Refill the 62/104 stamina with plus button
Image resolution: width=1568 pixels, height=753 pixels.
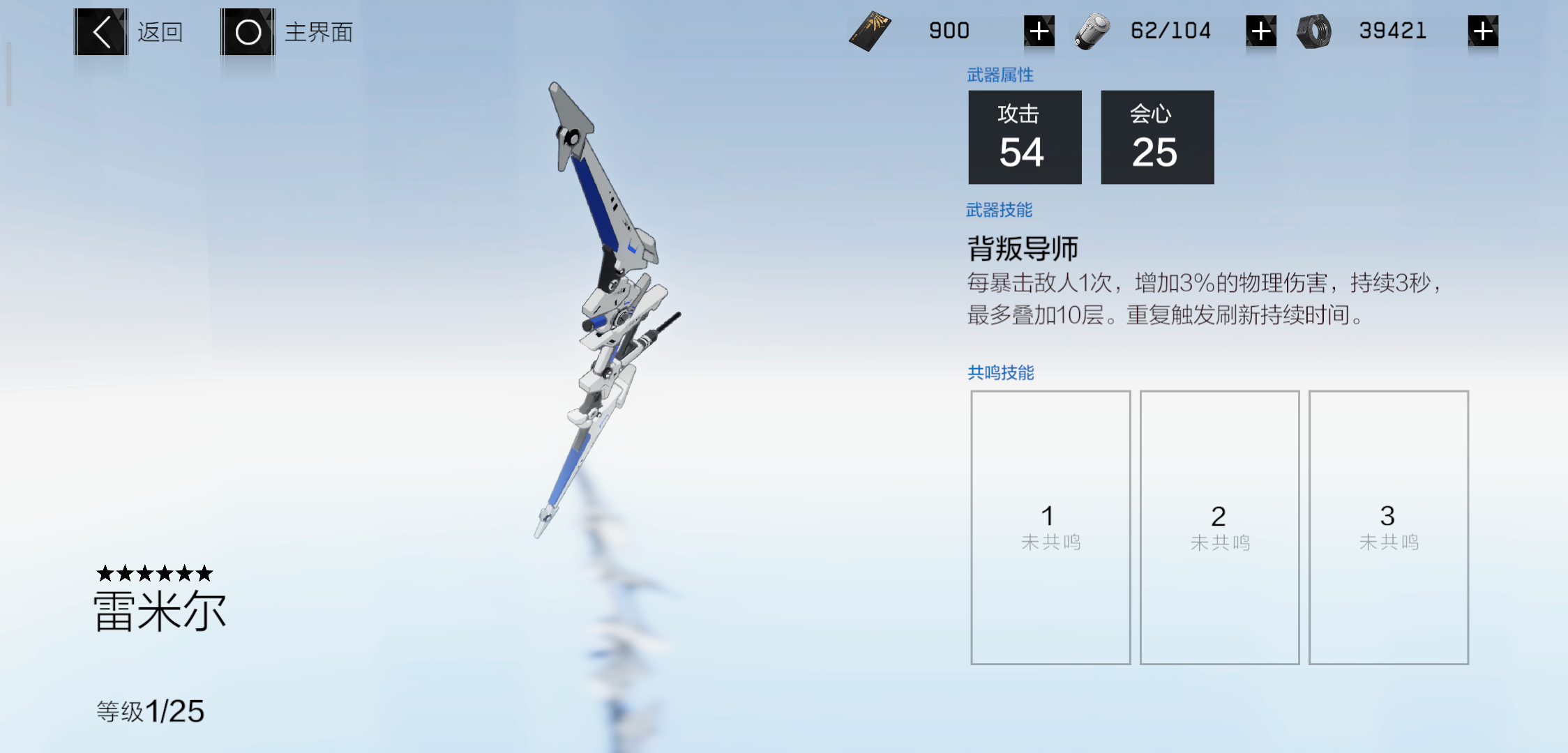1260,31
